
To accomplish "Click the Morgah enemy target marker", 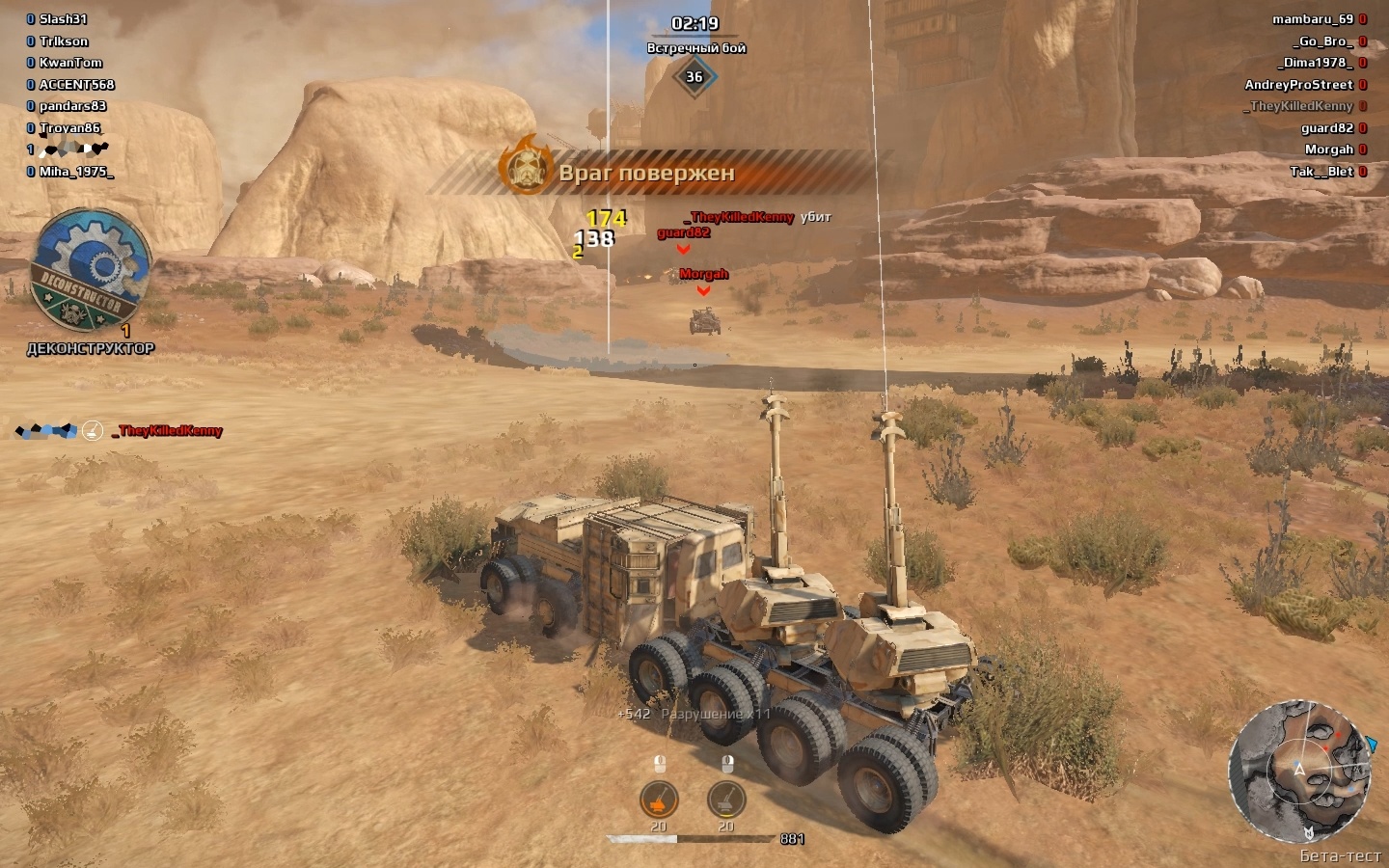I will [703, 275].
